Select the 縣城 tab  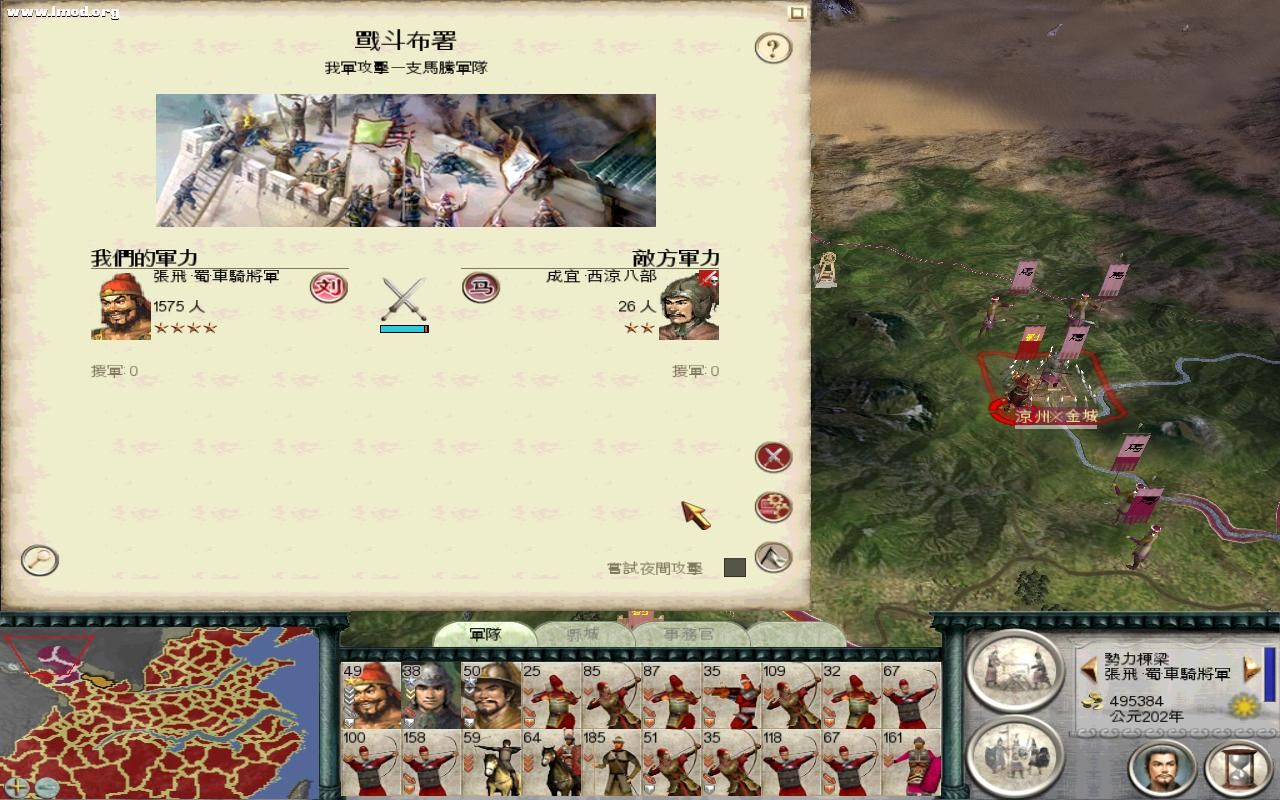[581, 633]
